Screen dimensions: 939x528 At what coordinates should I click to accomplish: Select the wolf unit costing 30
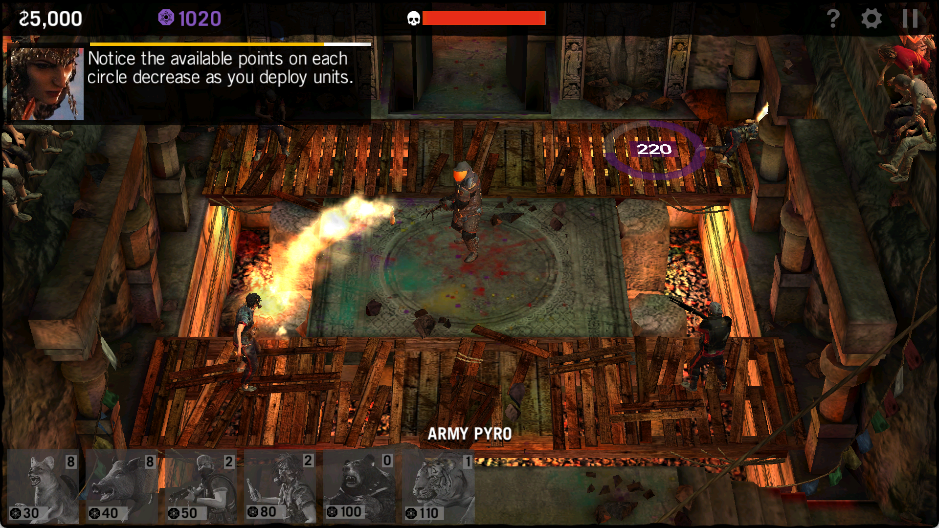(x=43, y=487)
